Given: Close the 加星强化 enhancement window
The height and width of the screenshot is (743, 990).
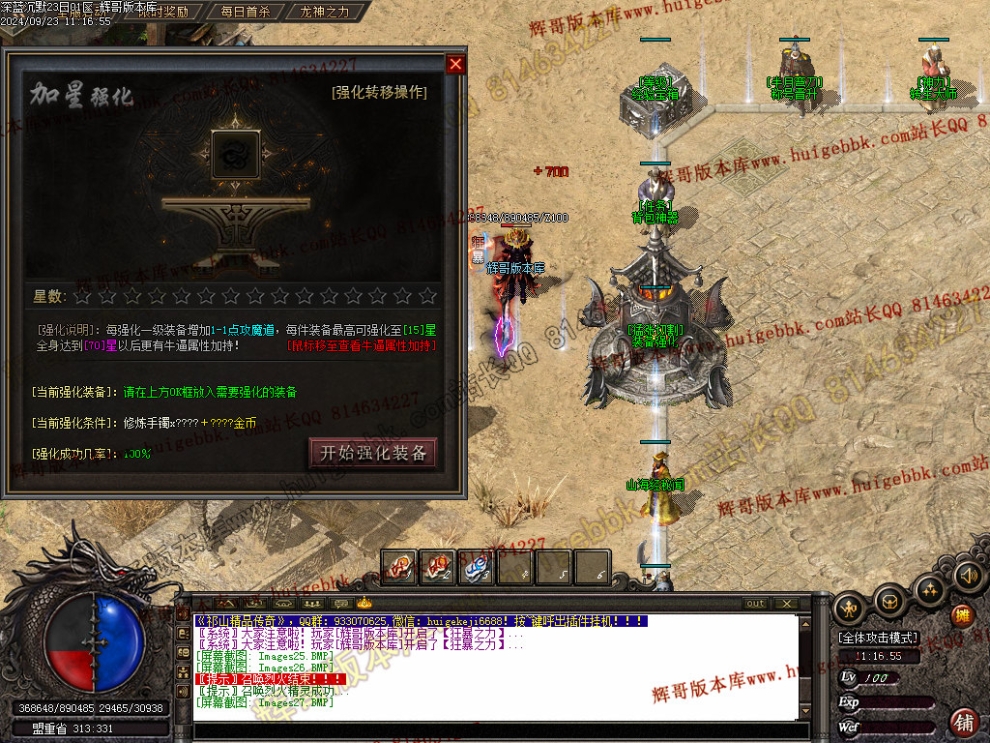Looking at the screenshot, I should 455,65.
